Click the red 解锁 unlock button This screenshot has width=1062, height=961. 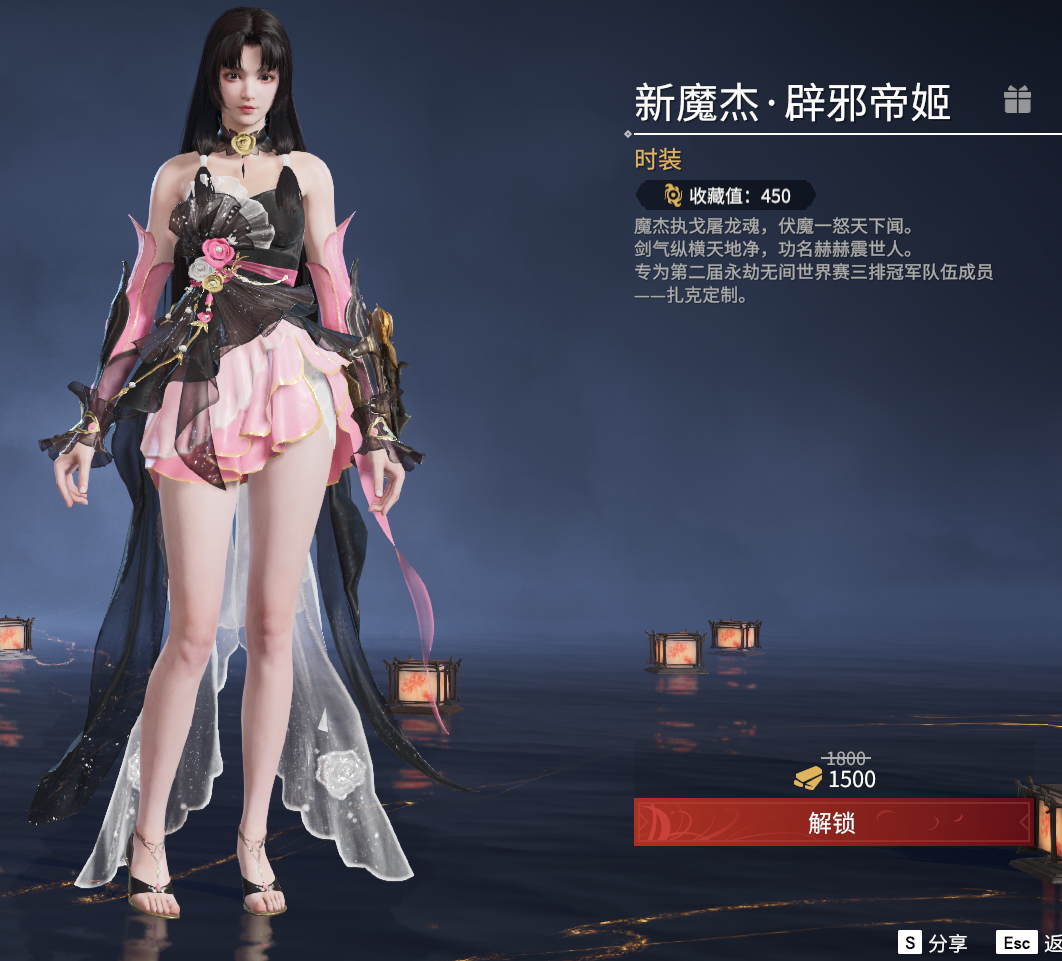click(833, 822)
